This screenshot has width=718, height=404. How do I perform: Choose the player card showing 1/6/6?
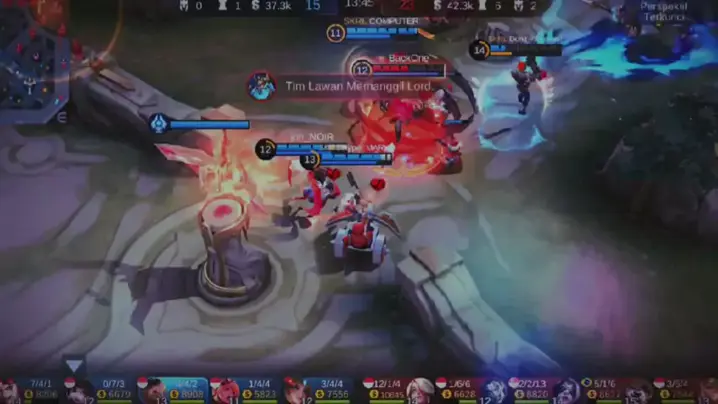(x=460, y=390)
